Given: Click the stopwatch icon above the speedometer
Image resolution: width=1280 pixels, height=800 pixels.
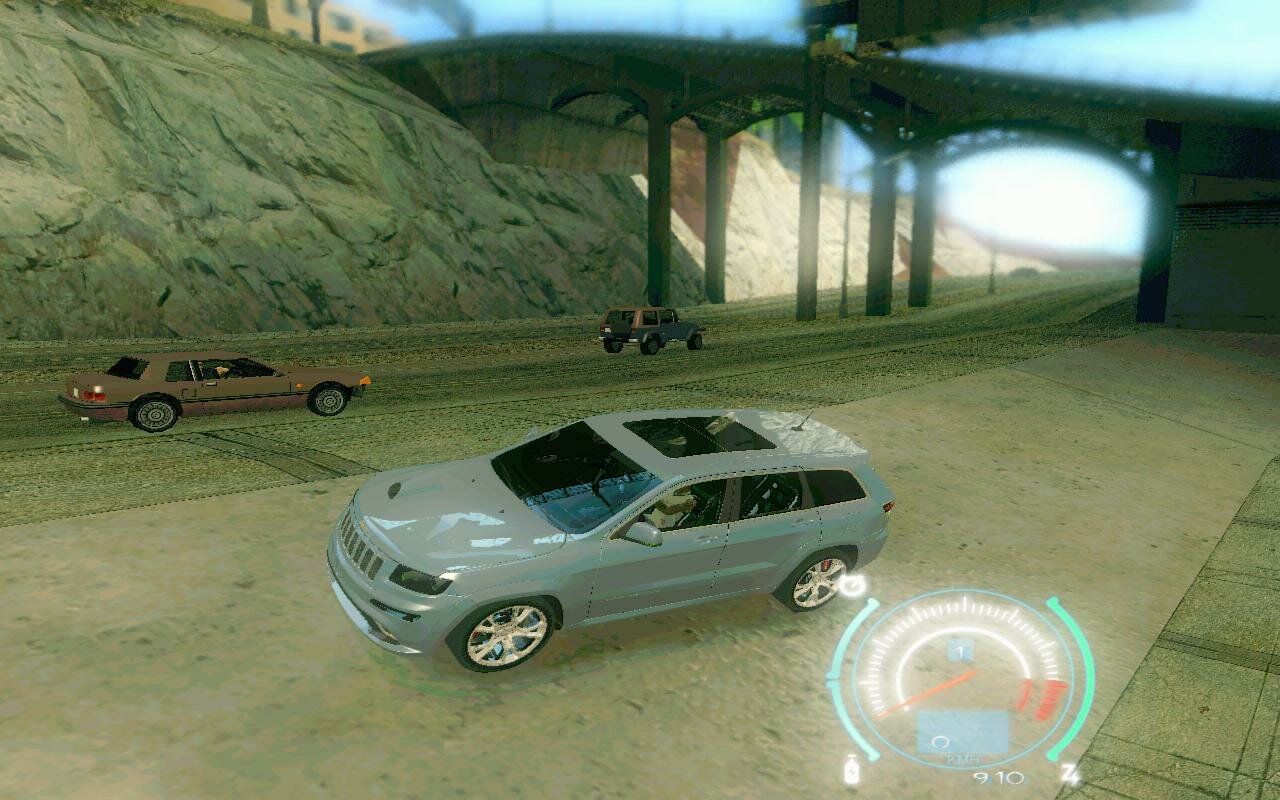Looking at the screenshot, I should (850, 583).
